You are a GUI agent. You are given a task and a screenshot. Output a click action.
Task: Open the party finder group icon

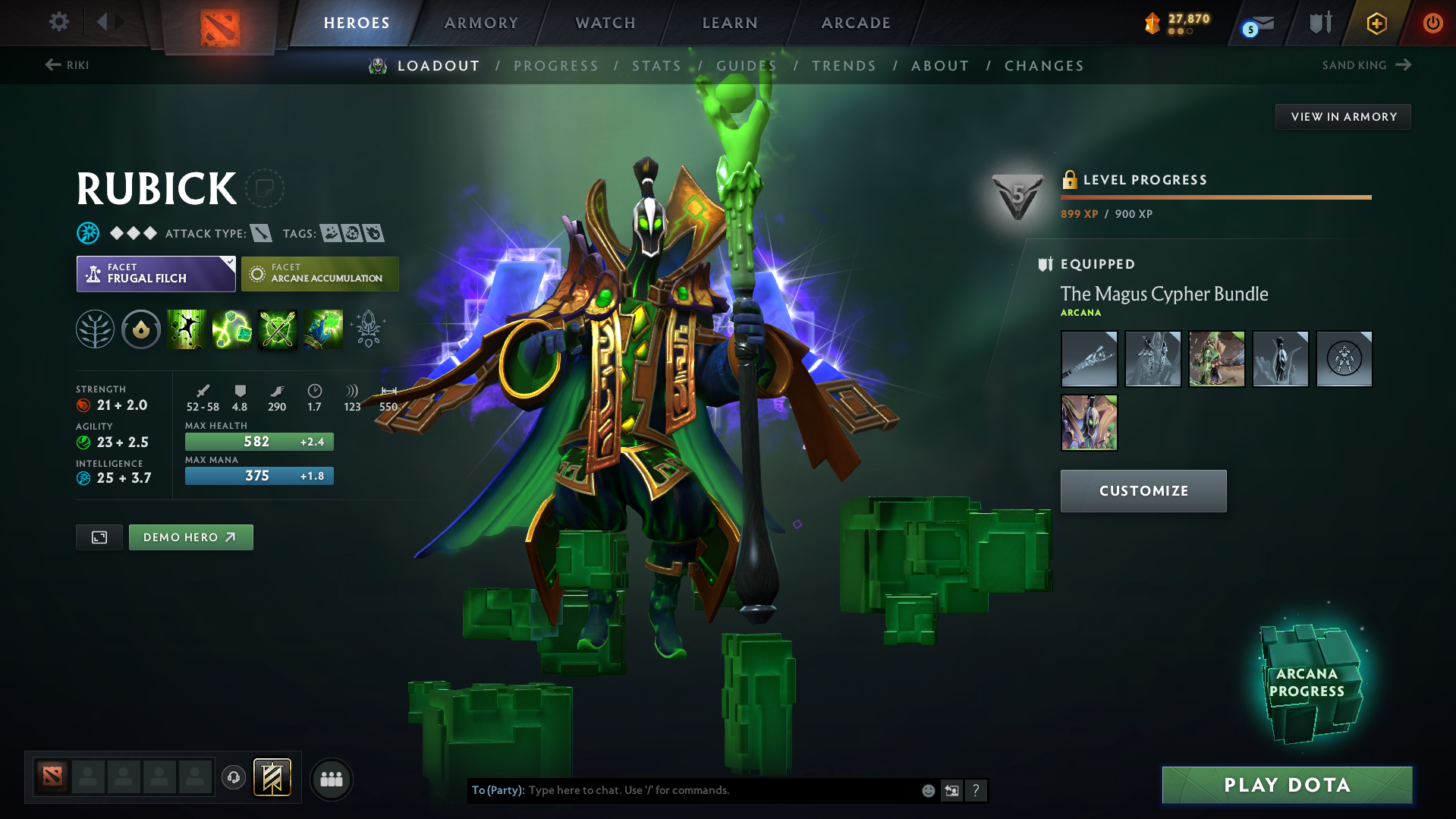[332, 779]
